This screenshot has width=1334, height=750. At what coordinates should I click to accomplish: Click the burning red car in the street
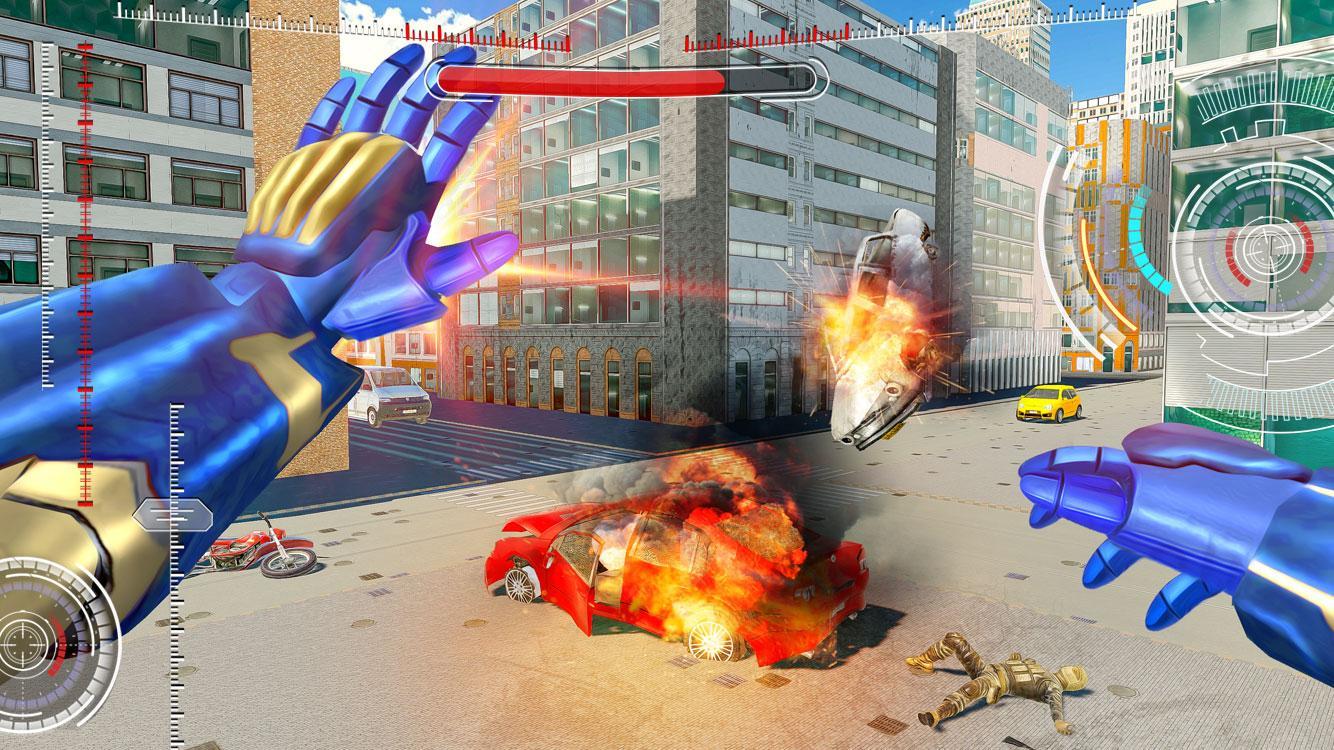[x=680, y=580]
